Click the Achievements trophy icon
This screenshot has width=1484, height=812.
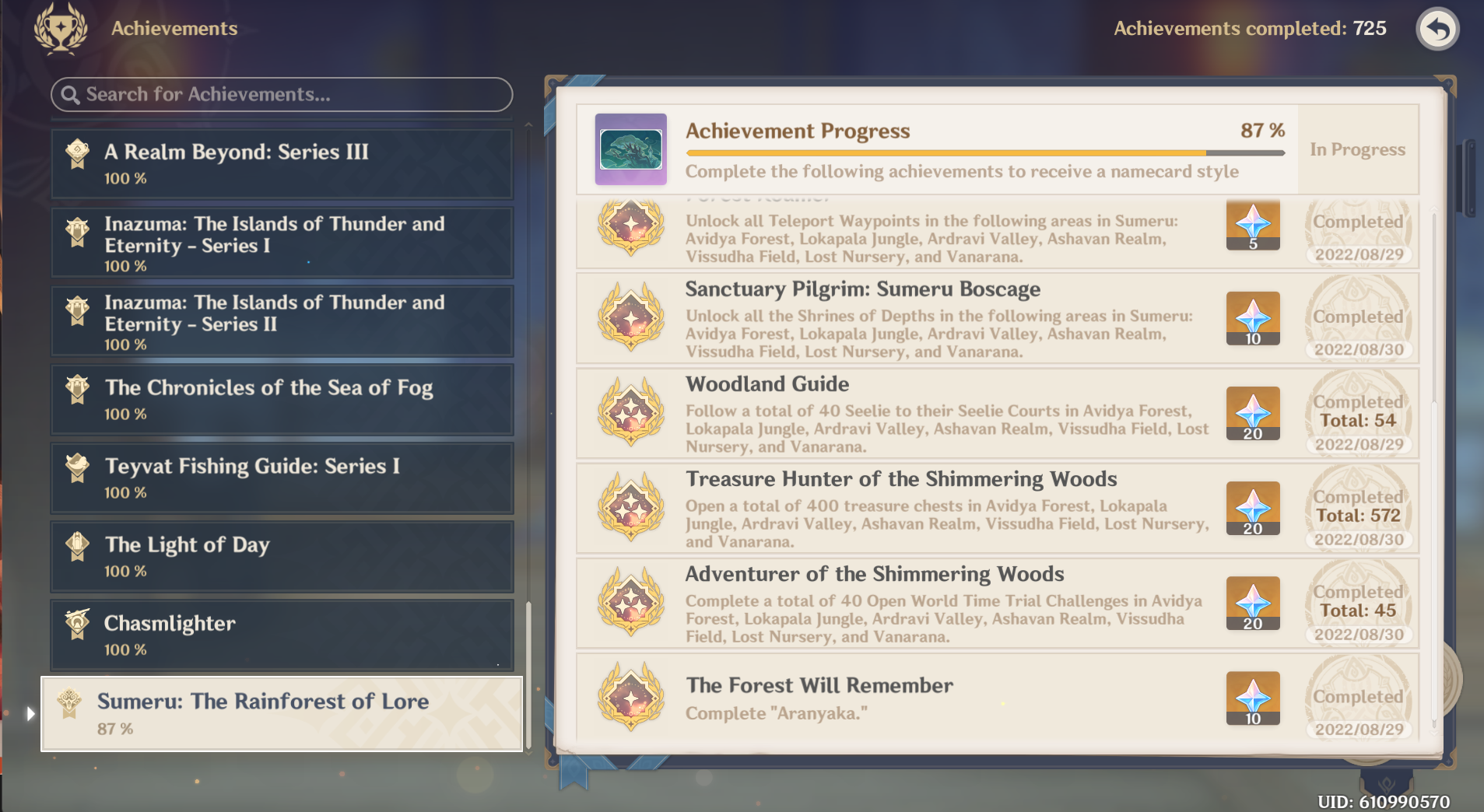61,29
